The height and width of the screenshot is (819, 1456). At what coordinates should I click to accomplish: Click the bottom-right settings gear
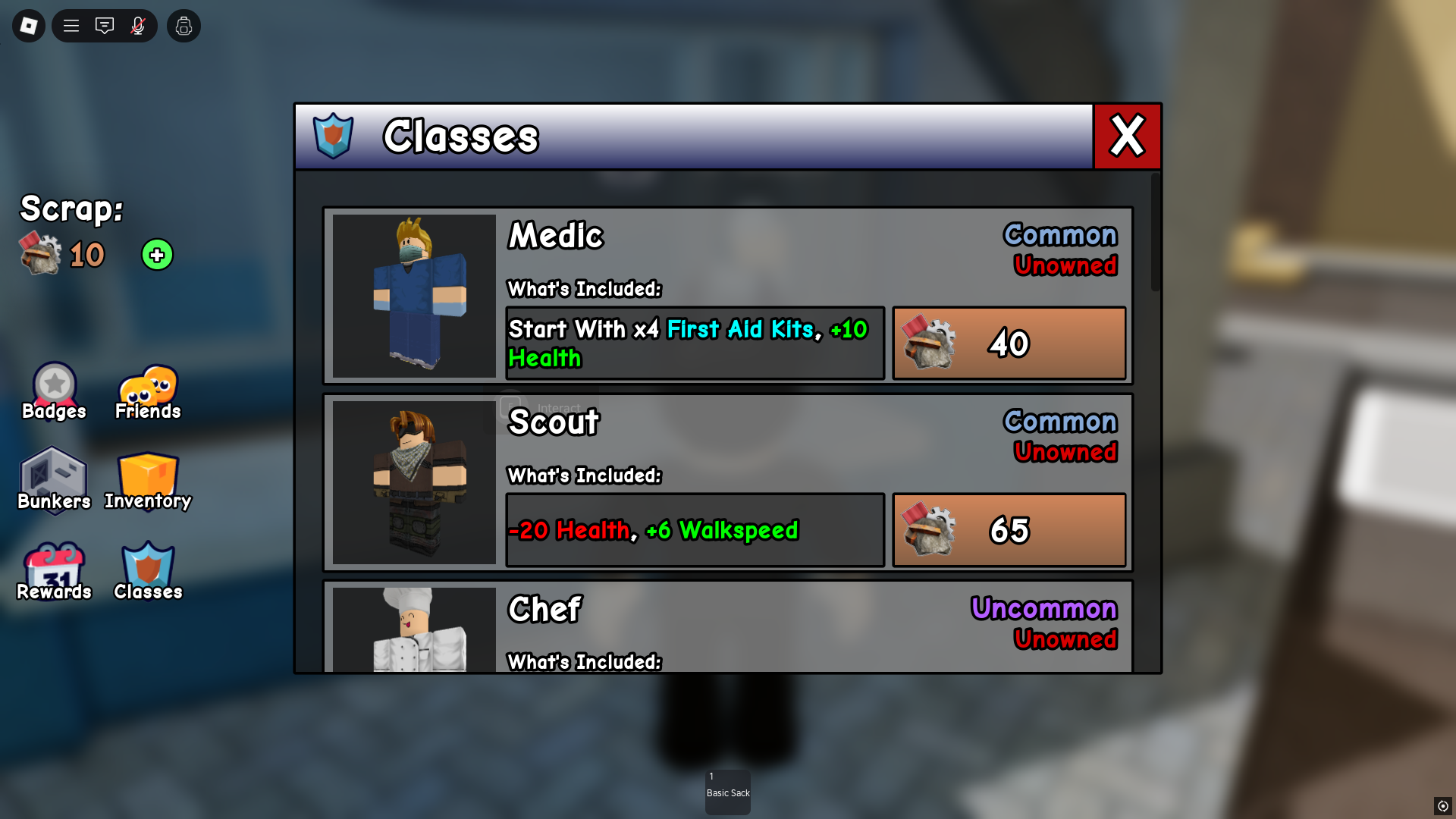pyautogui.click(x=1445, y=807)
